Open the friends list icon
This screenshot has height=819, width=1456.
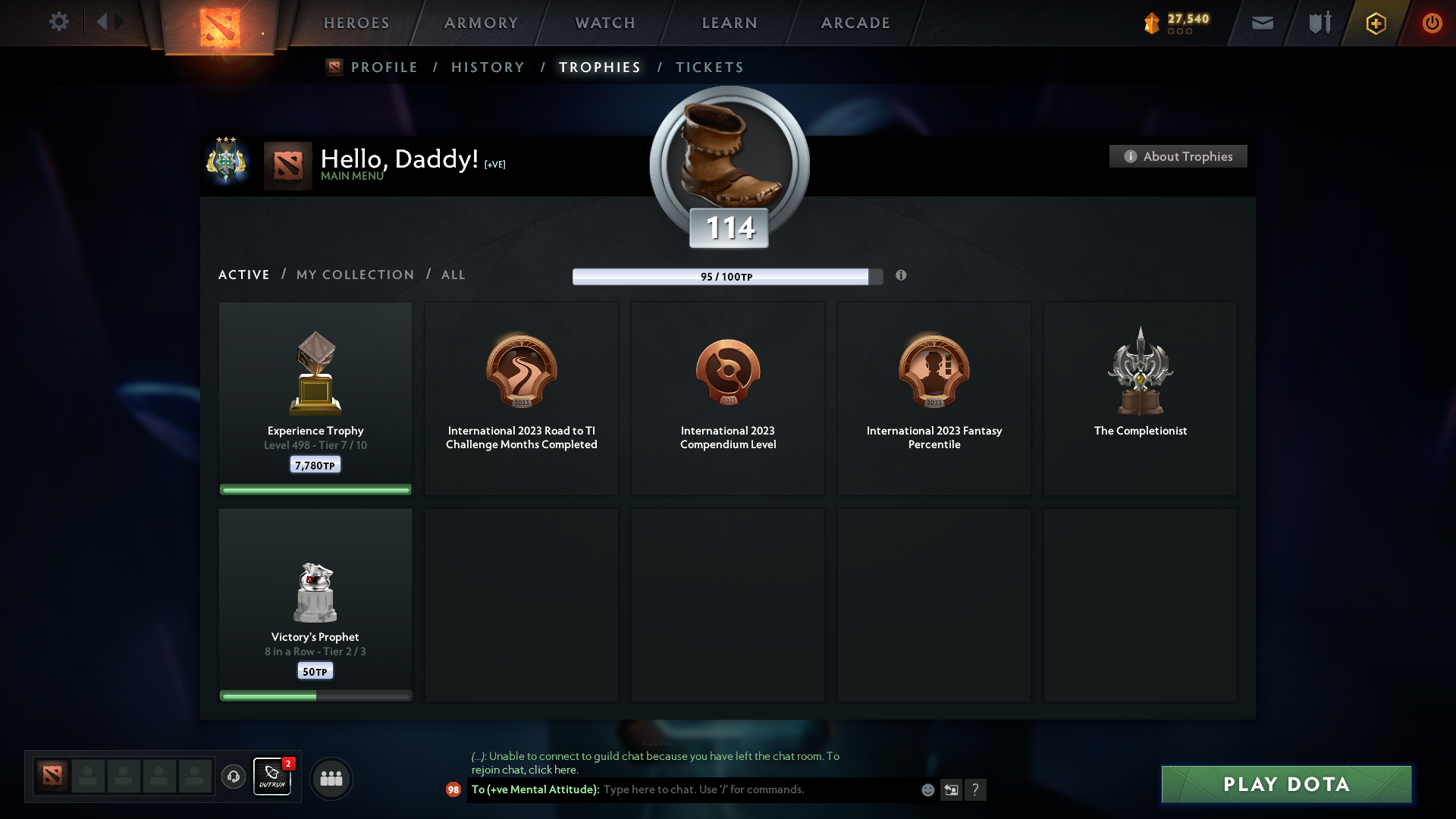click(331, 778)
